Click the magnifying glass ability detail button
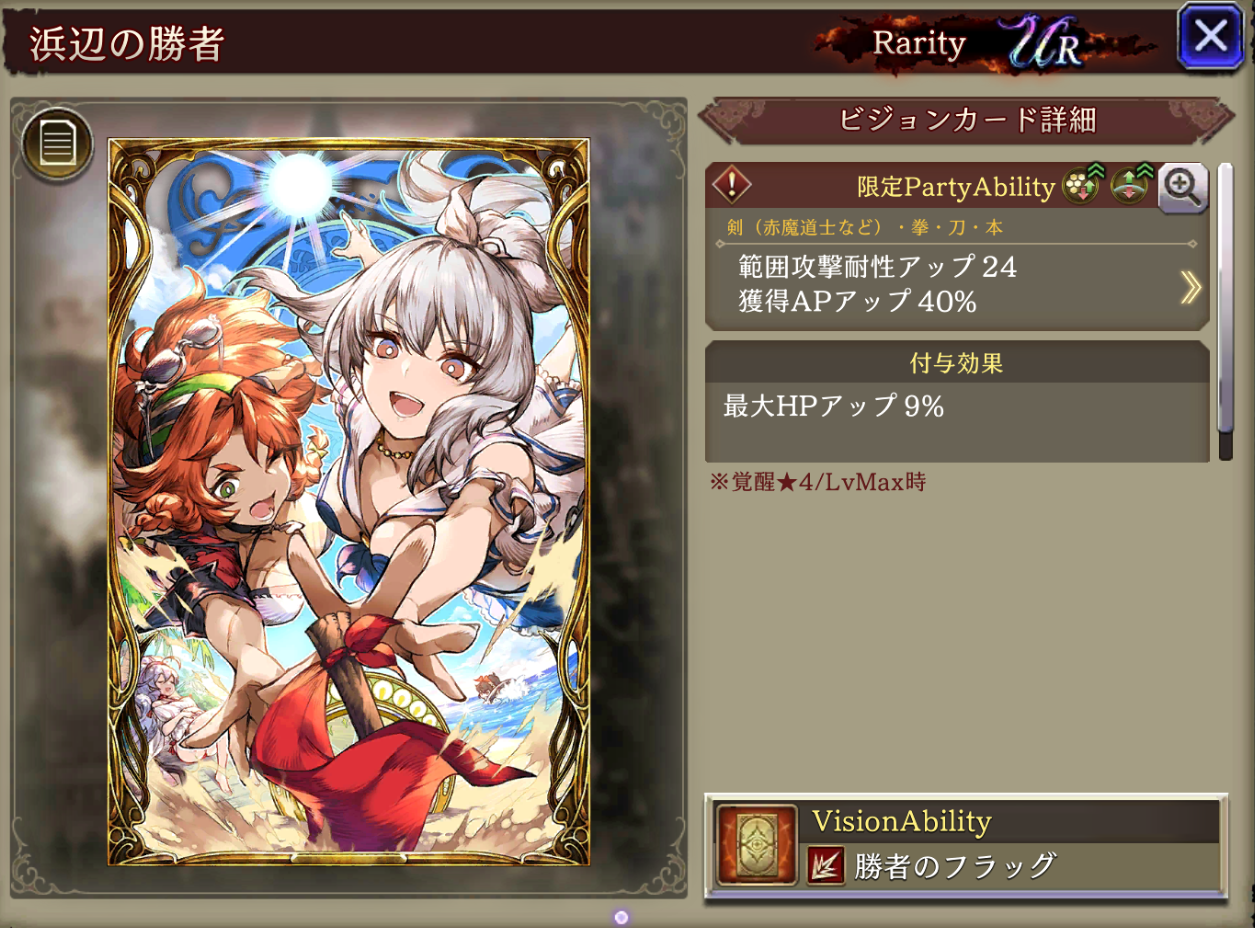The height and width of the screenshot is (928, 1255). pos(1182,187)
